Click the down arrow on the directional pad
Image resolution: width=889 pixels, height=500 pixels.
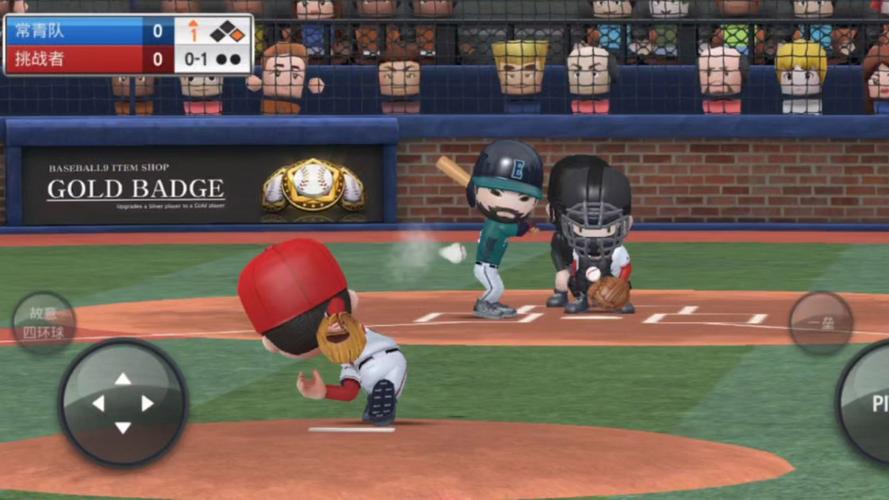click(x=122, y=427)
